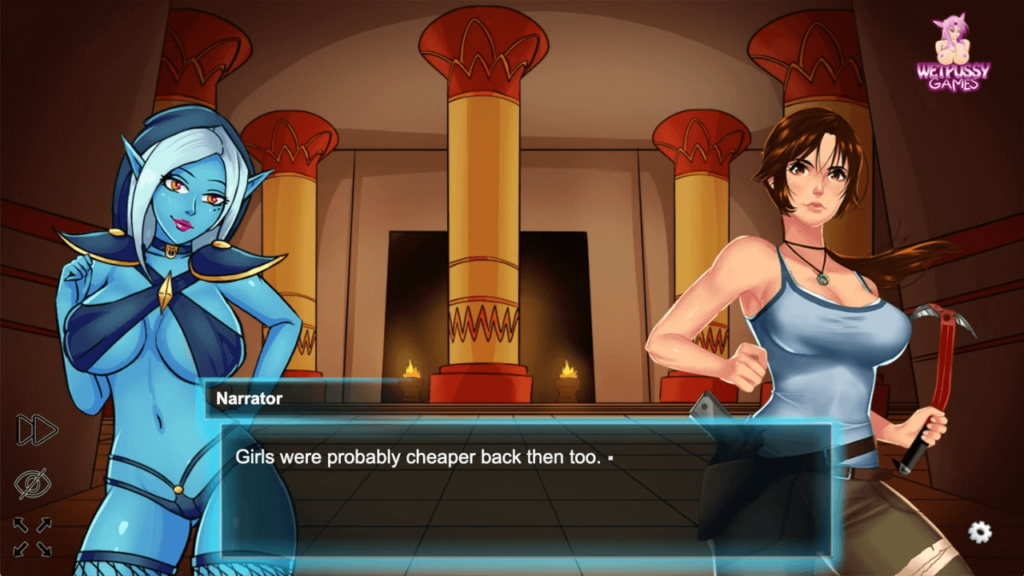1024x576 pixels.
Task: Open settings with the gear icon
Action: click(980, 532)
